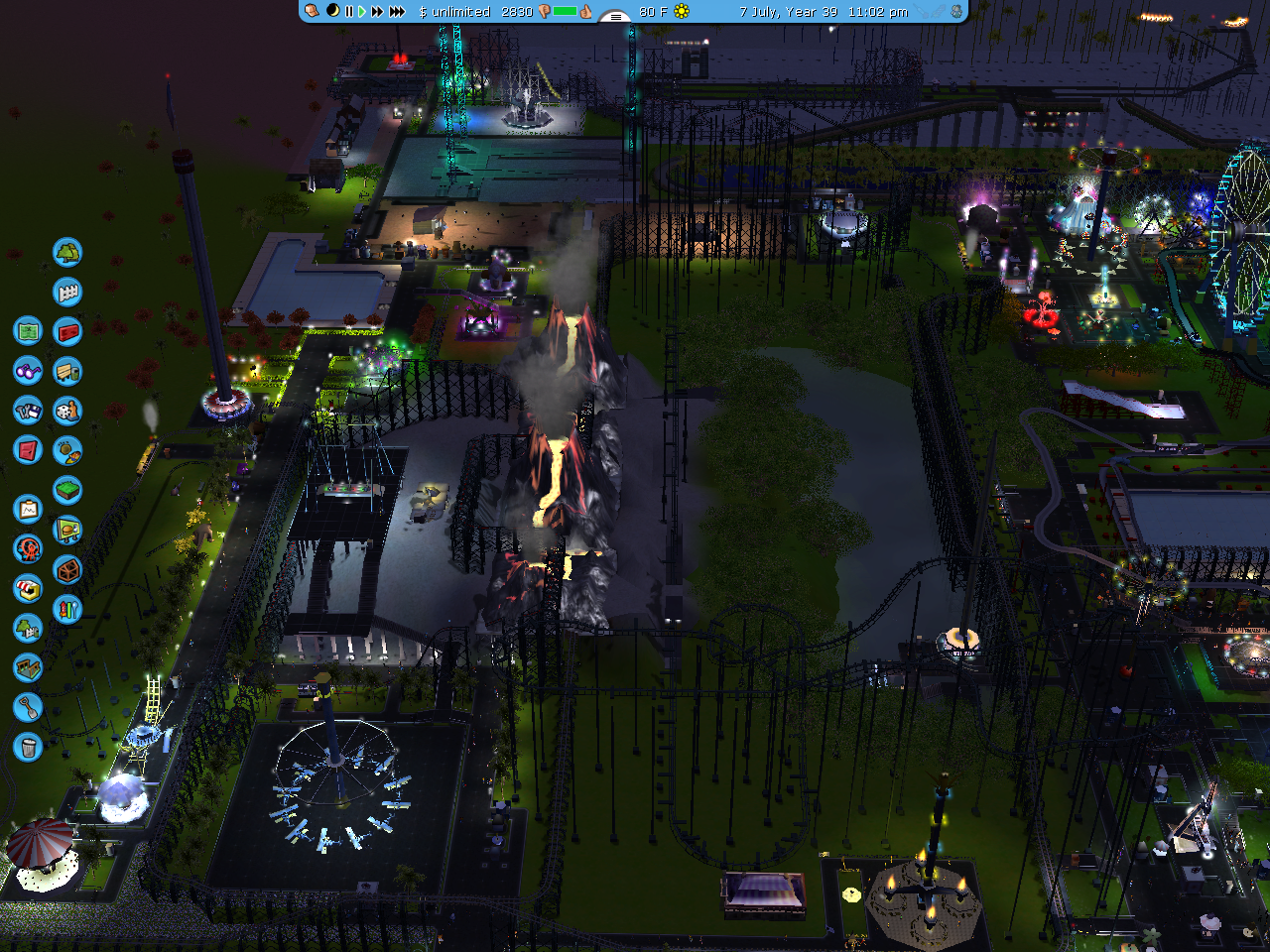Open the shop stall menu

point(28,589)
